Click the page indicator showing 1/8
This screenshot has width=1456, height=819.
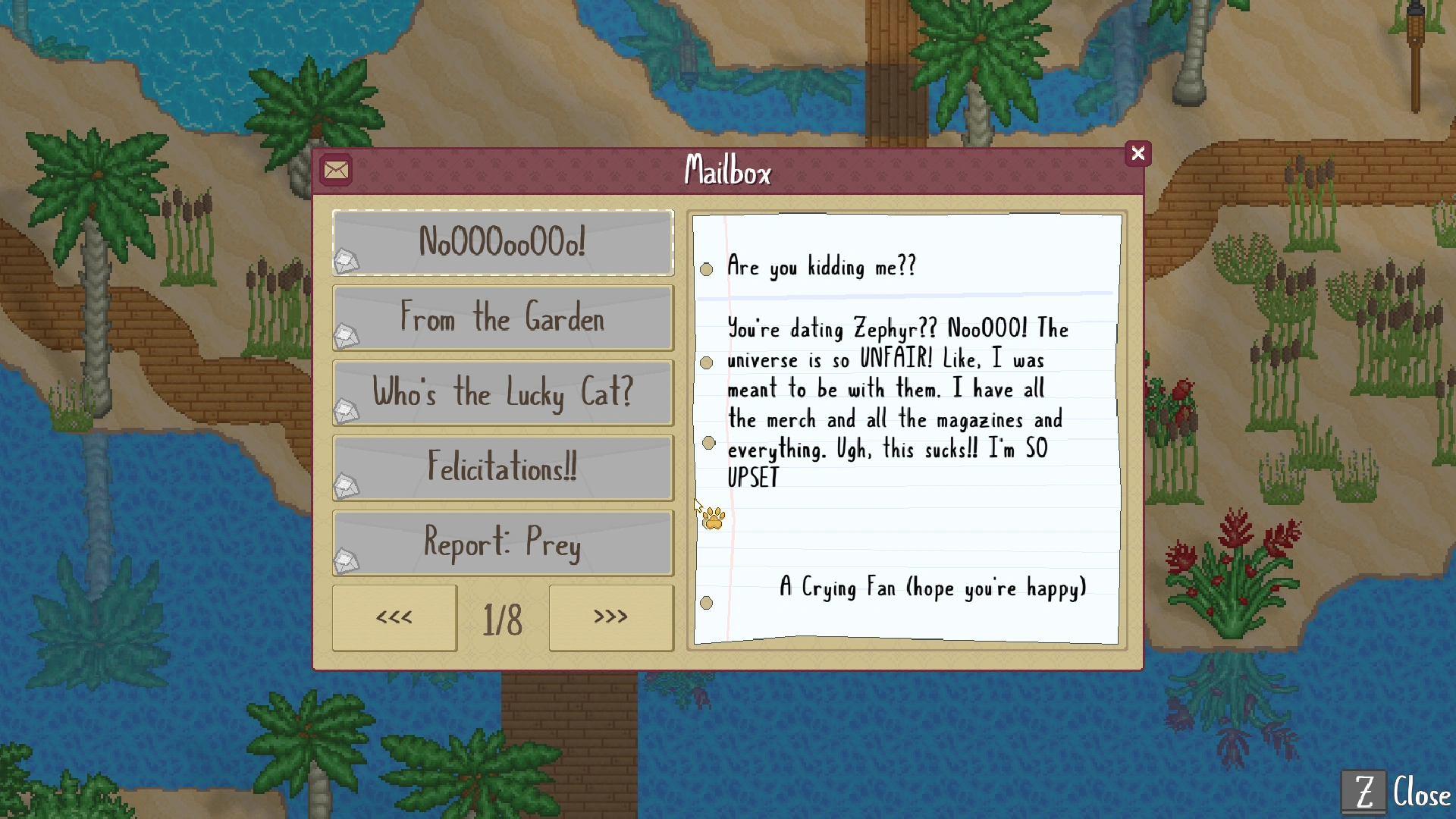coord(503,620)
